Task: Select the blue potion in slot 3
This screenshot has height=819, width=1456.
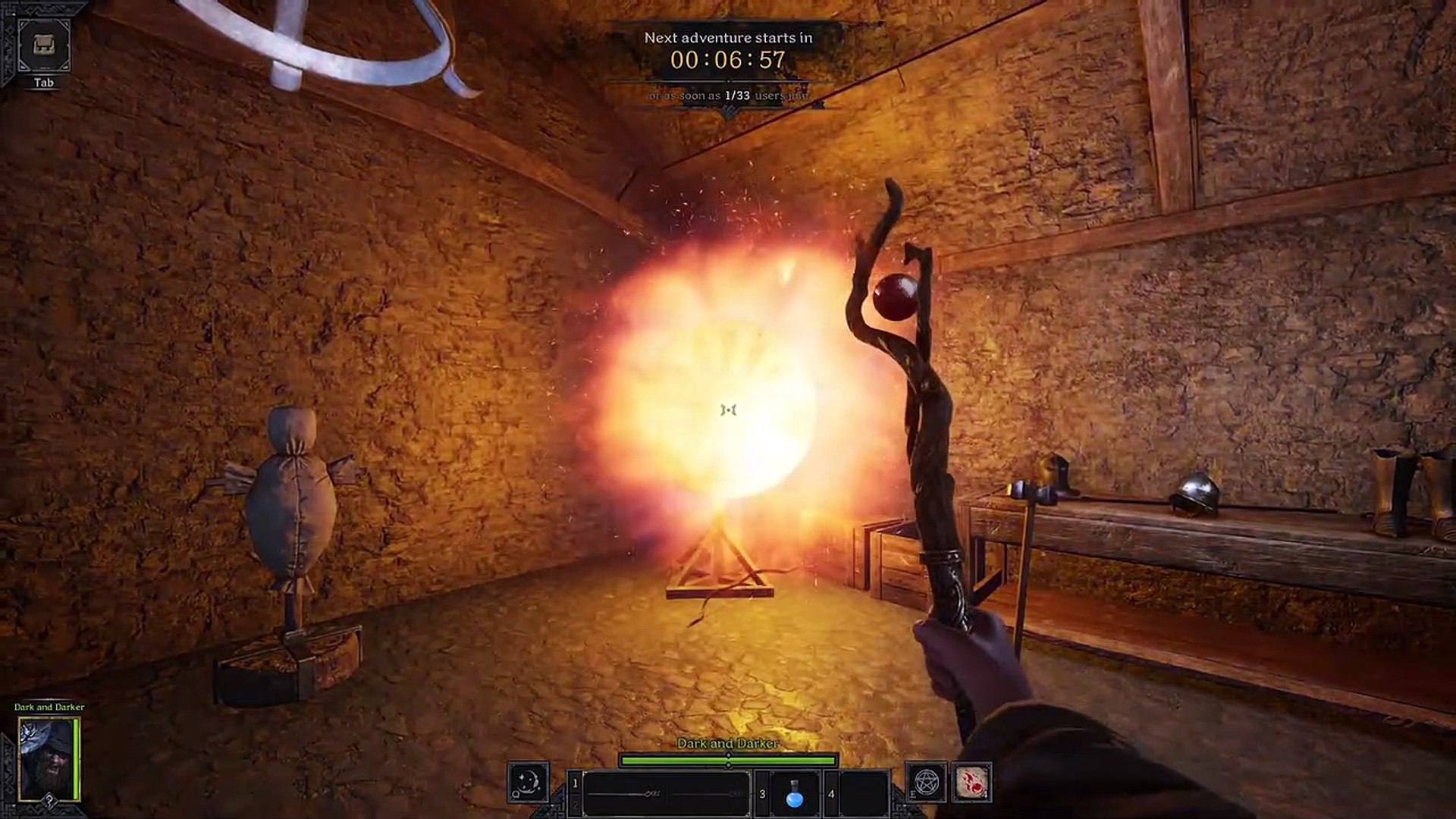Action: [x=794, y=794]
